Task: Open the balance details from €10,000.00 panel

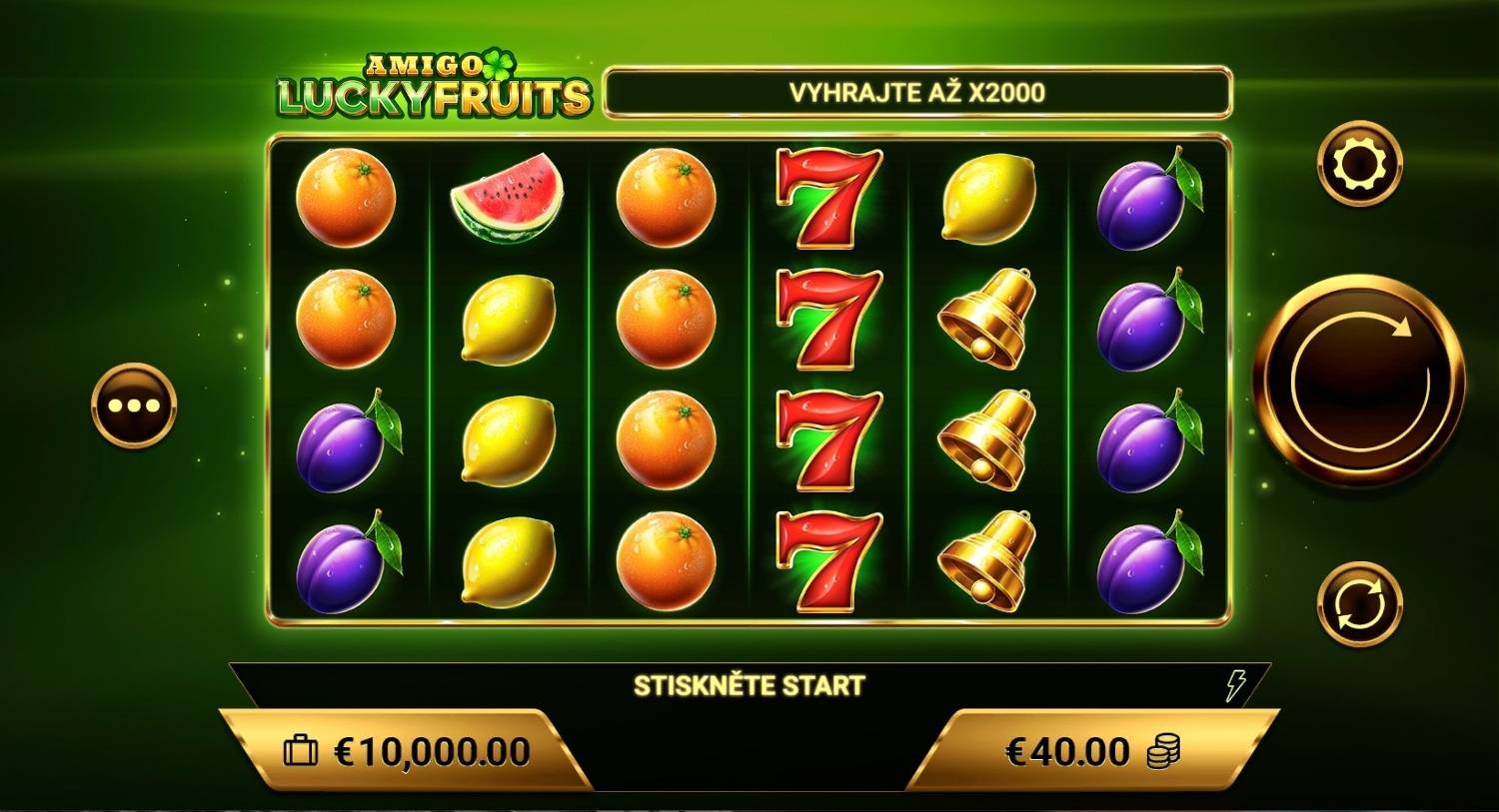Action: [420, 750]
